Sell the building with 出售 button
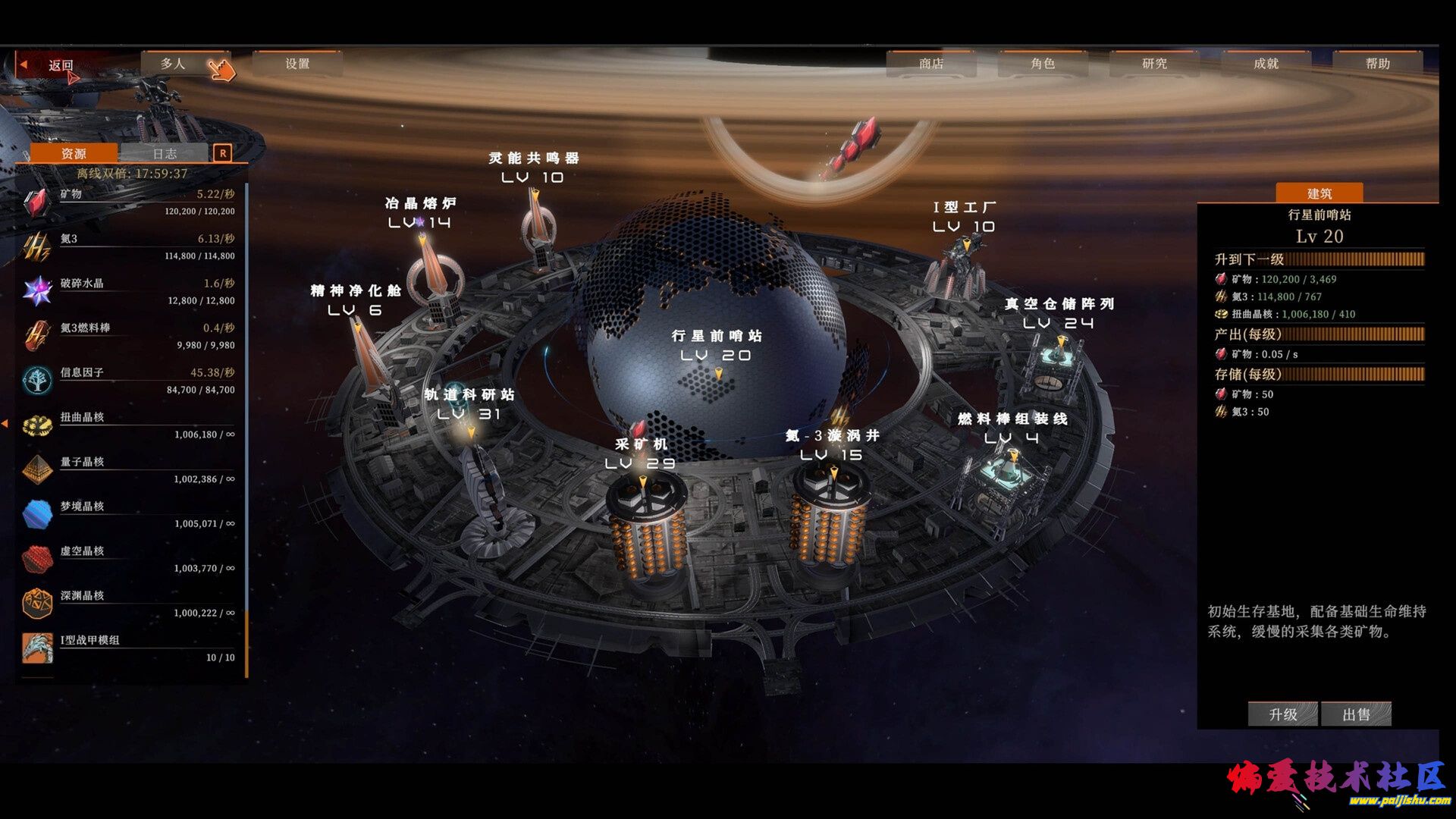Image resolution: width=1456 pixels, height=819 pixels. point(1356,714)
